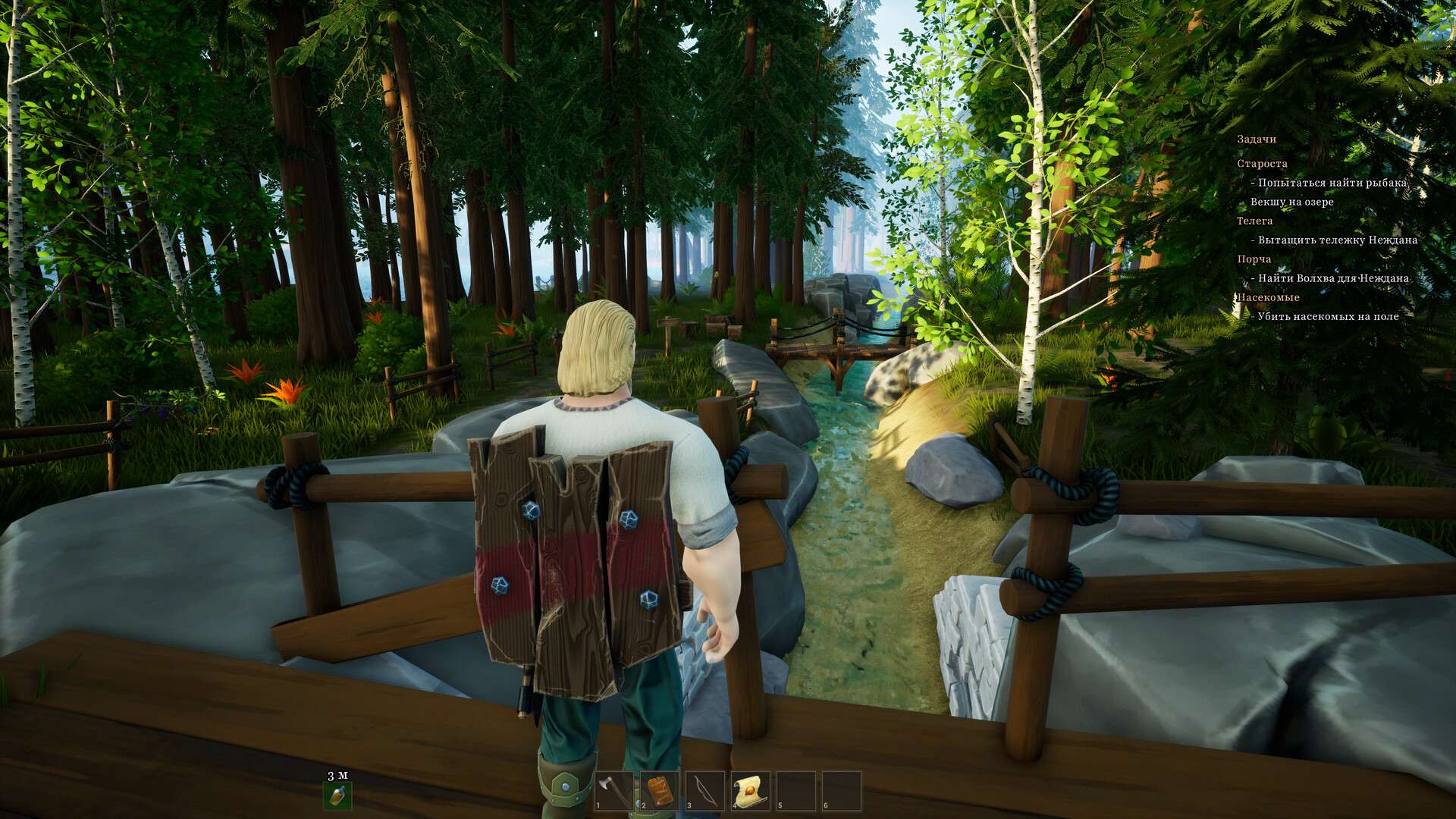Select the Телега quest entry

pyautogui.click(x=1254, y=221)
